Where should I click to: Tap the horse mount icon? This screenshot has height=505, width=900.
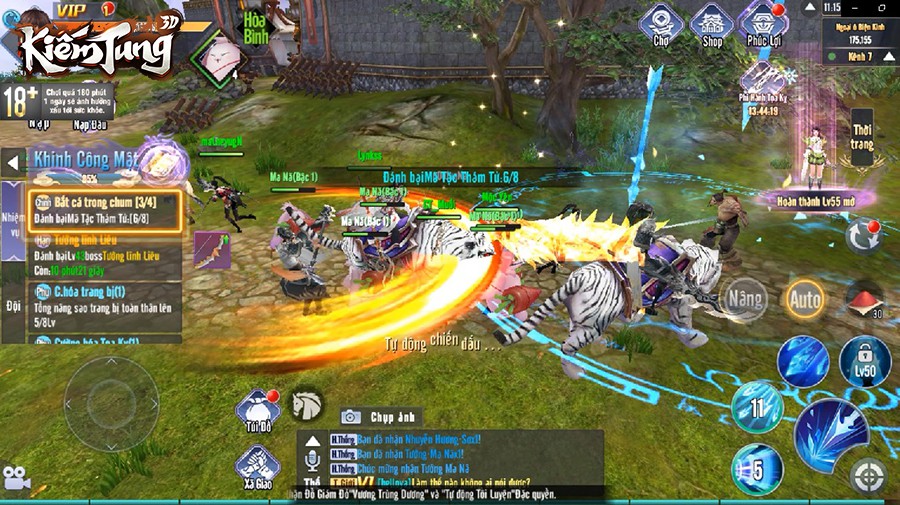pos(307,404)
